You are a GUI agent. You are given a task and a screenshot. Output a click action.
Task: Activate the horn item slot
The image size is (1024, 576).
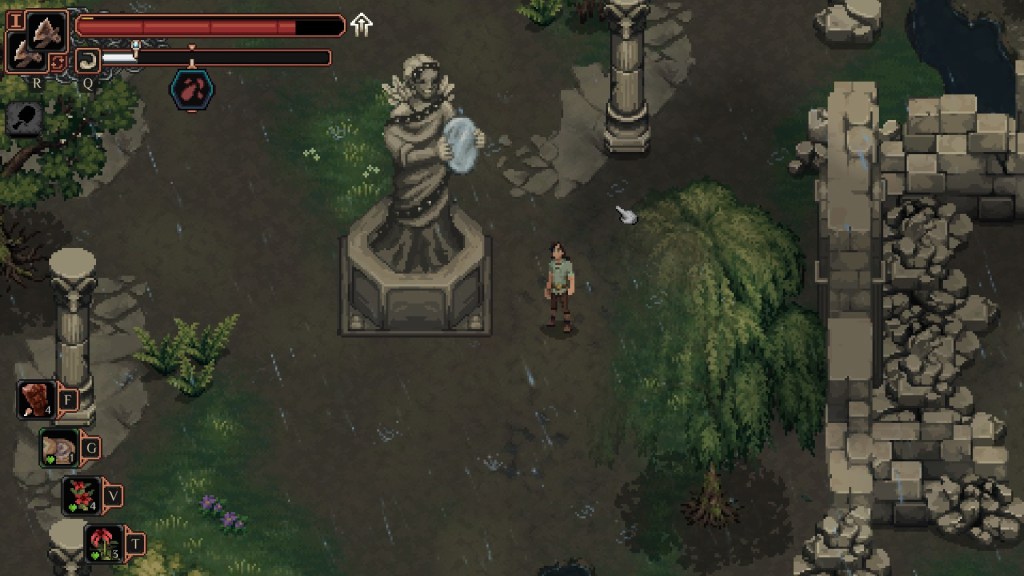(86, 59)
